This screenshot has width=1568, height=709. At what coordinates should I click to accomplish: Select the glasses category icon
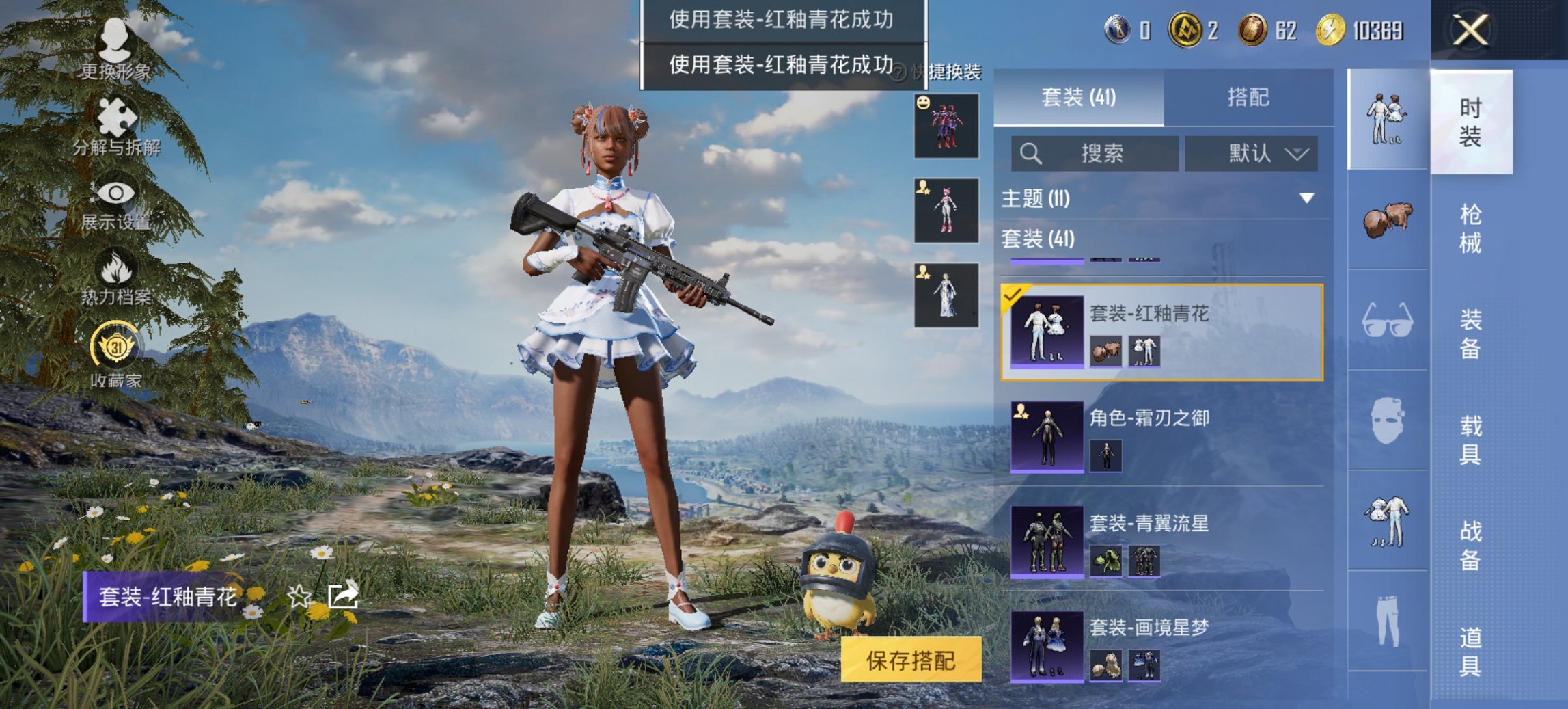coord(1387,321)
